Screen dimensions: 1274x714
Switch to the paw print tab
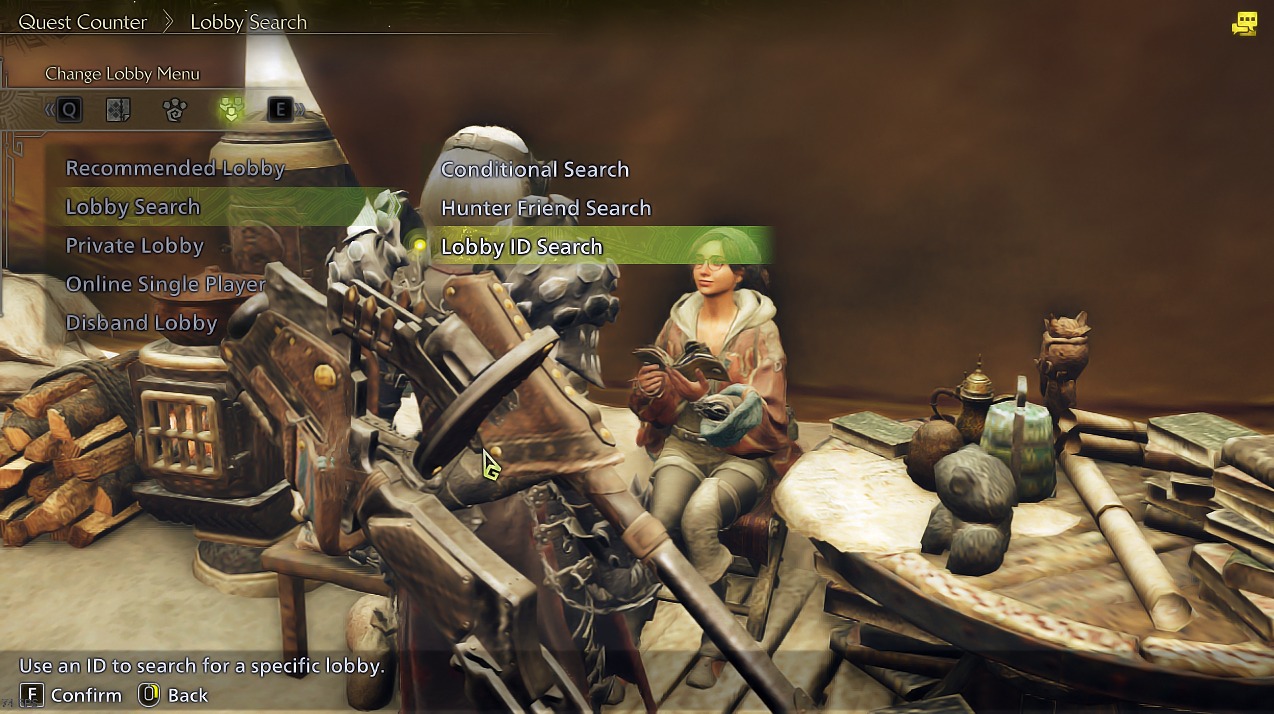(x=175, y=110)
